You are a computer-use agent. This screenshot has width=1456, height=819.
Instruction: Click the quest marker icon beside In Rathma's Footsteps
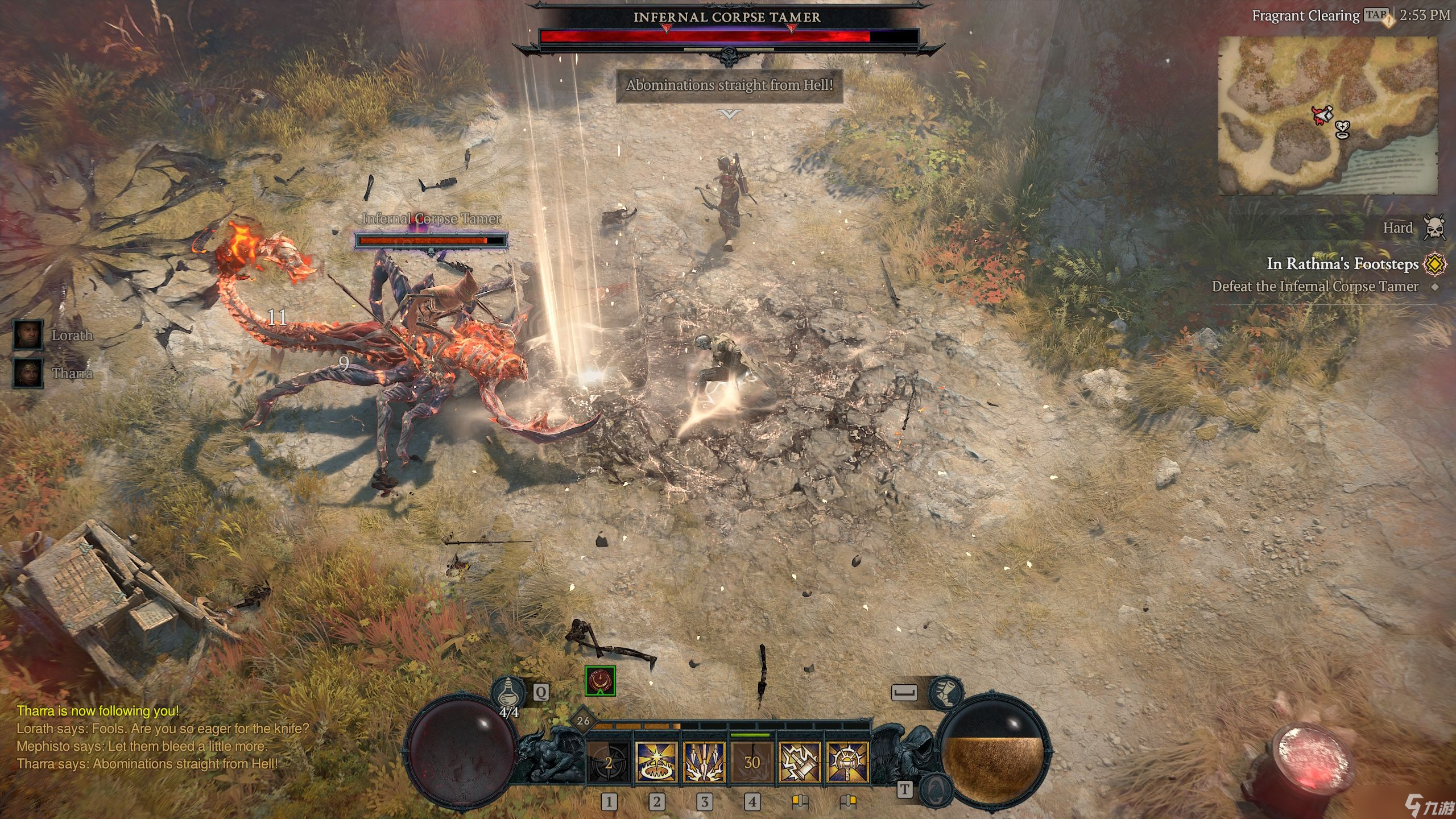(1435, 264)
